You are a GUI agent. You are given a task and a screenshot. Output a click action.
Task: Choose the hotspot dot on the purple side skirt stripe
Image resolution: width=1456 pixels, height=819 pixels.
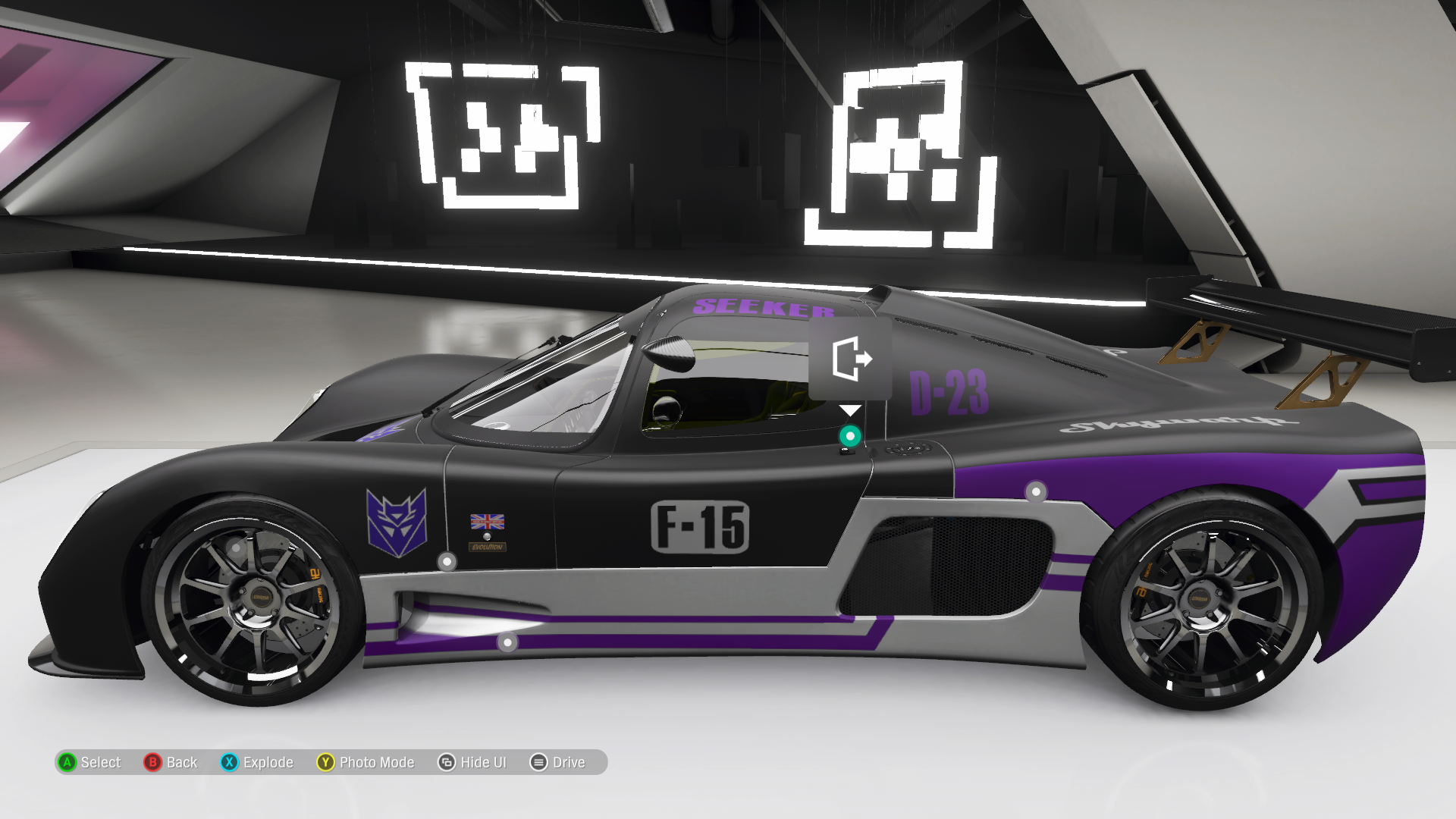point(507,643)
